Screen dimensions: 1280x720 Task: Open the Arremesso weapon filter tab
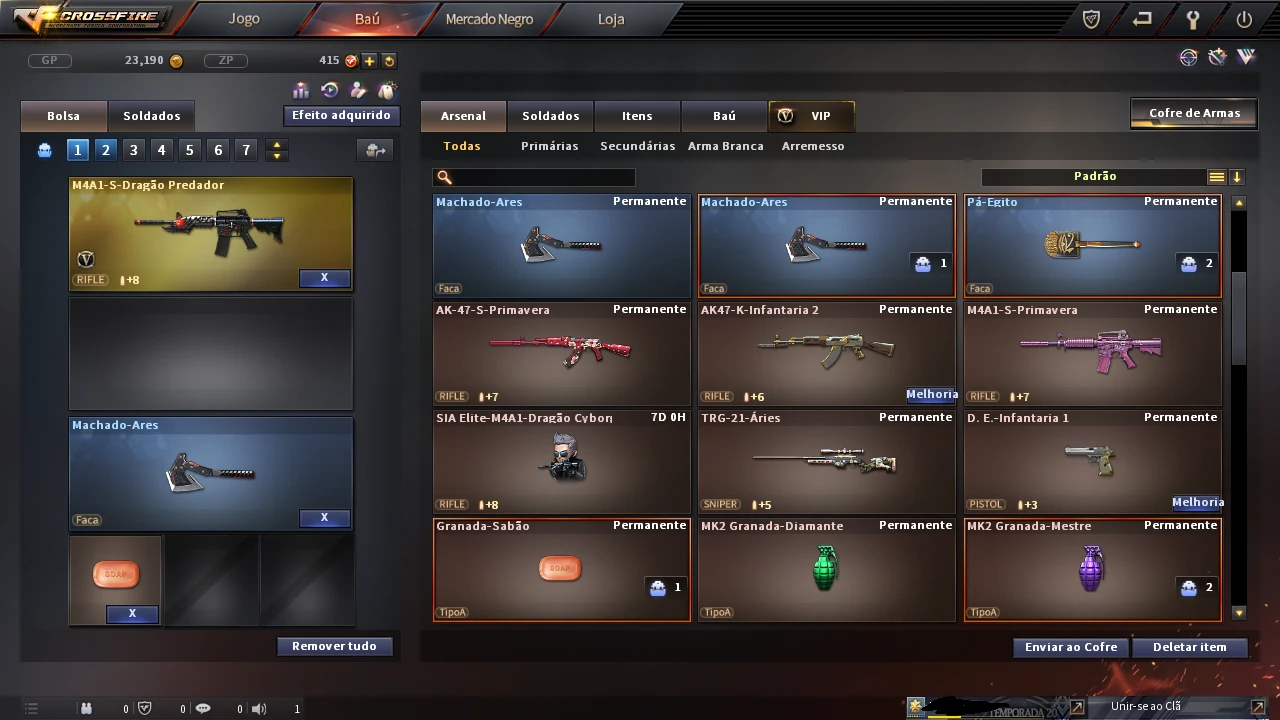(813, 146)
